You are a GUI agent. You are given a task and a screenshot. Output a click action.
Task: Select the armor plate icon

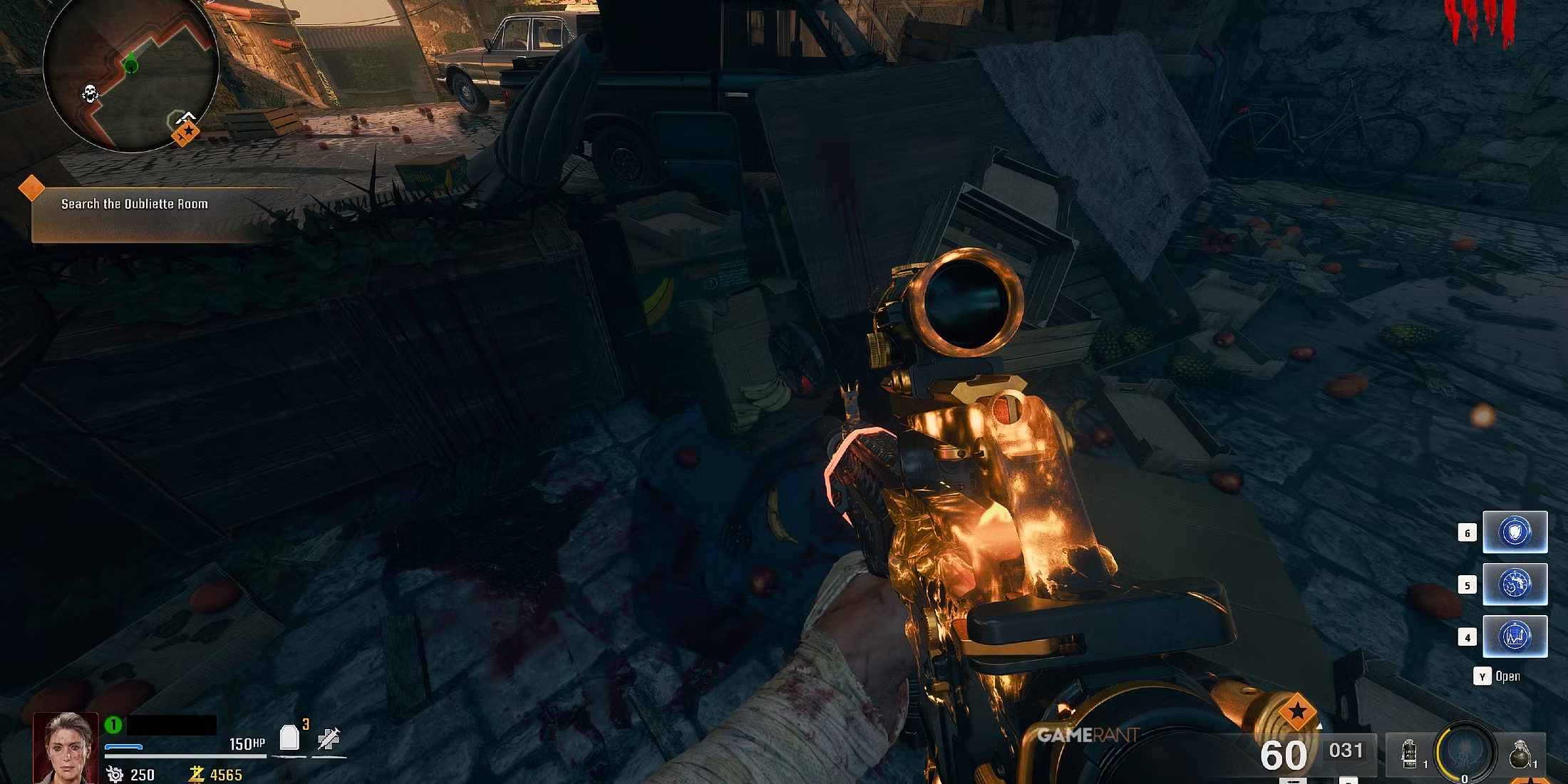tap(289, 738)
